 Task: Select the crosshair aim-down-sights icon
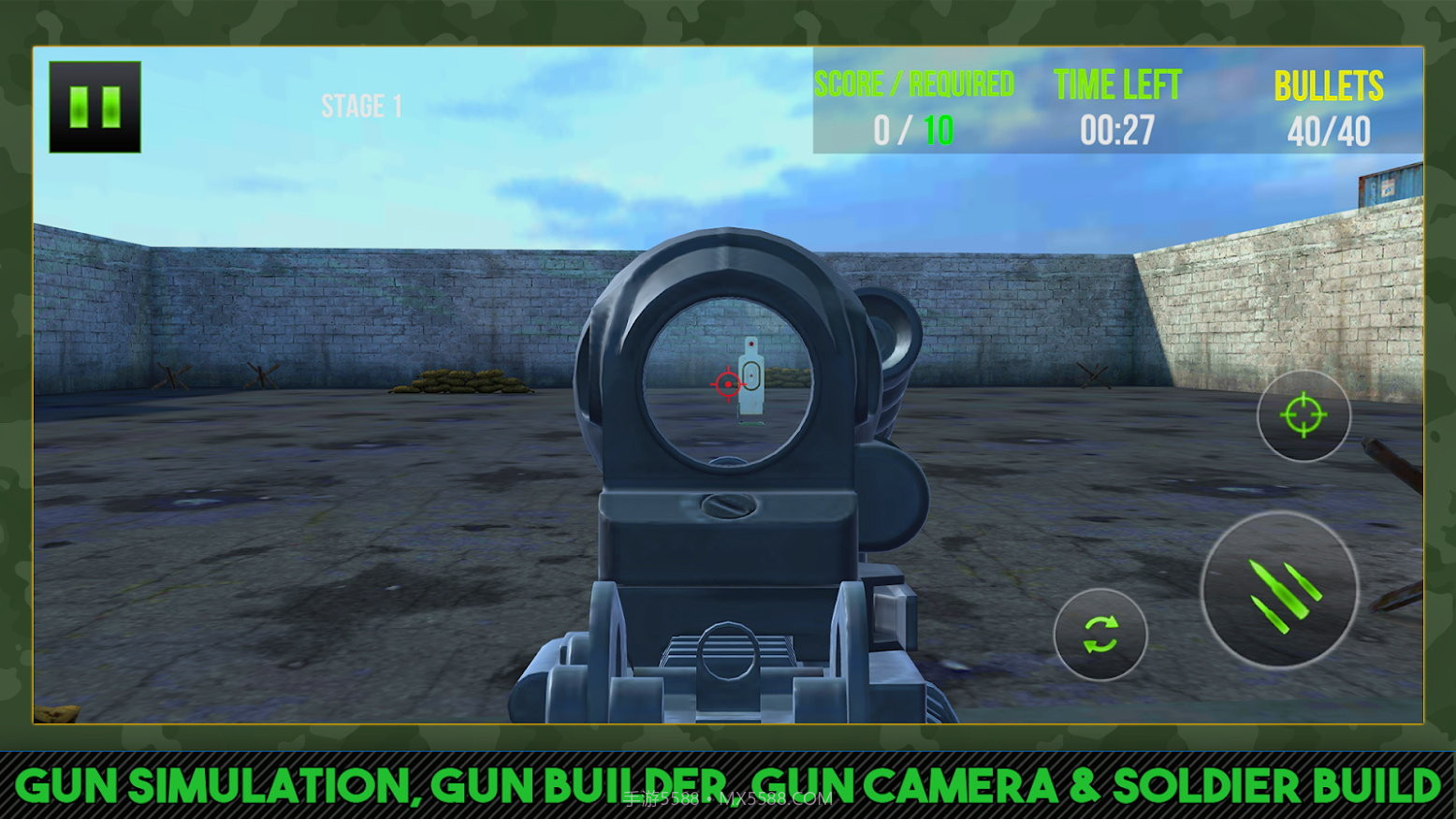pyautogui.click(x=1304, y=415)
